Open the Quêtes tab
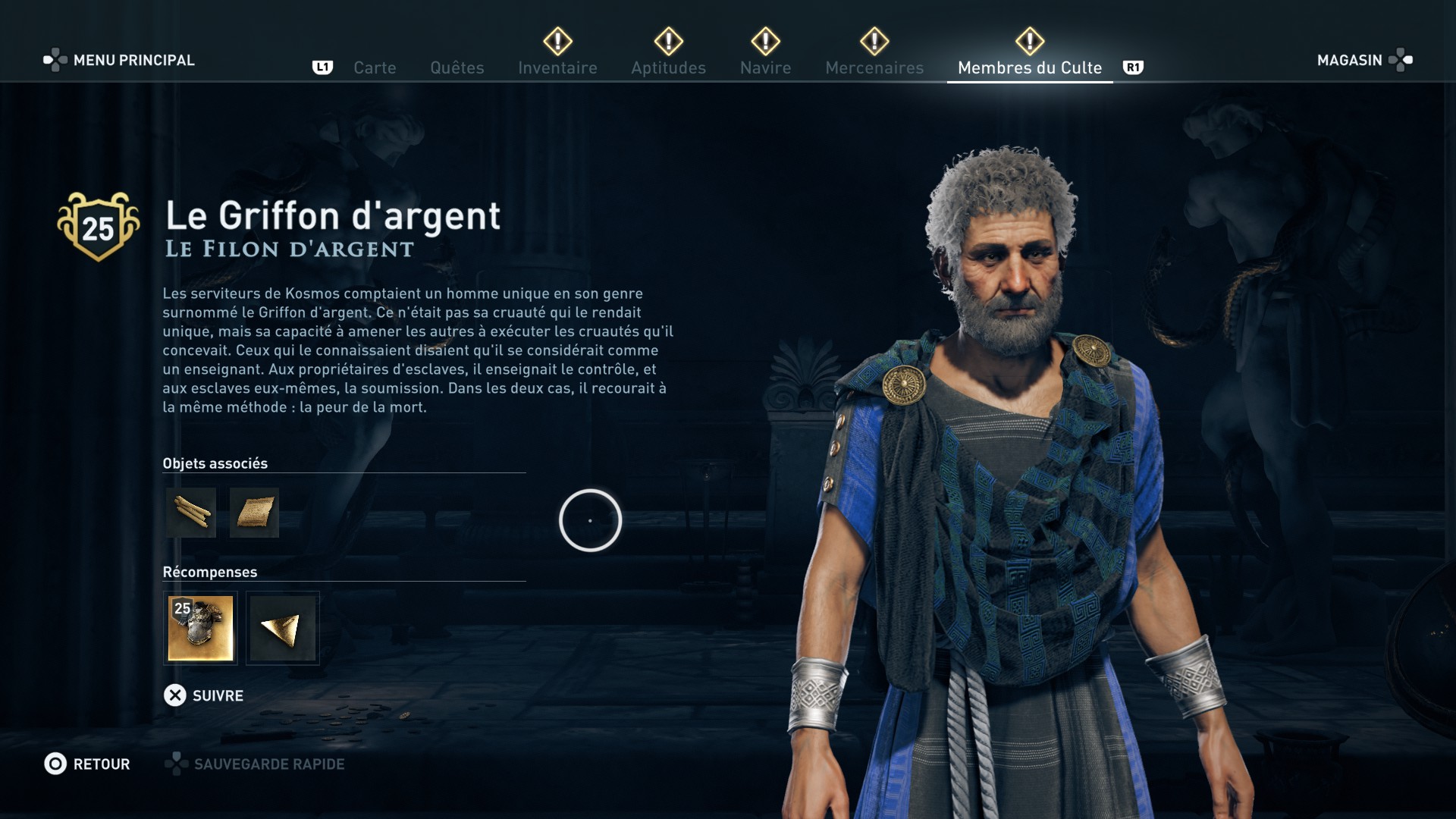1456x819 pixels. 457,67
